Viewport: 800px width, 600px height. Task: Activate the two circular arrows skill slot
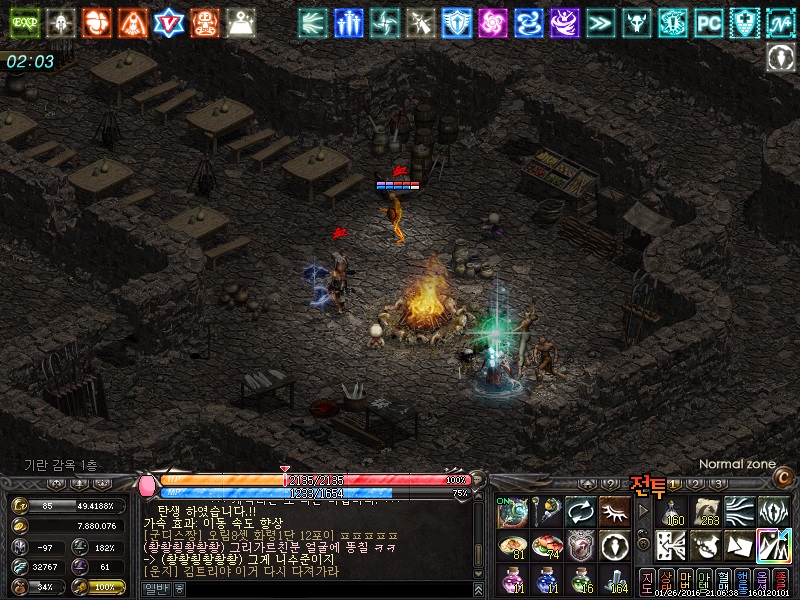click(580, 512)
